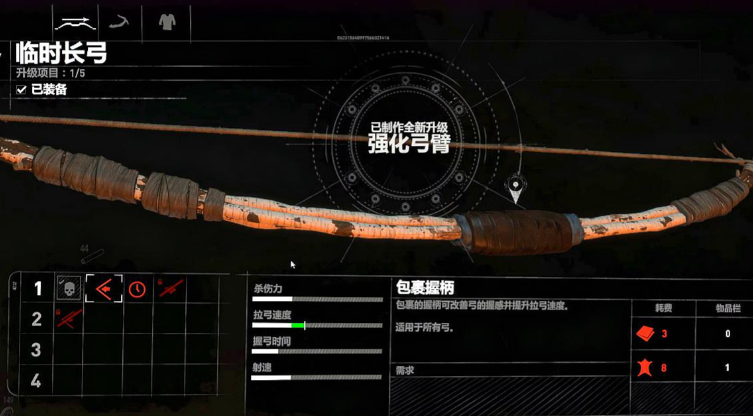Switch to the outfit shirt tab
The width and height of the screenshot is (753, 416).
point(167,20)
